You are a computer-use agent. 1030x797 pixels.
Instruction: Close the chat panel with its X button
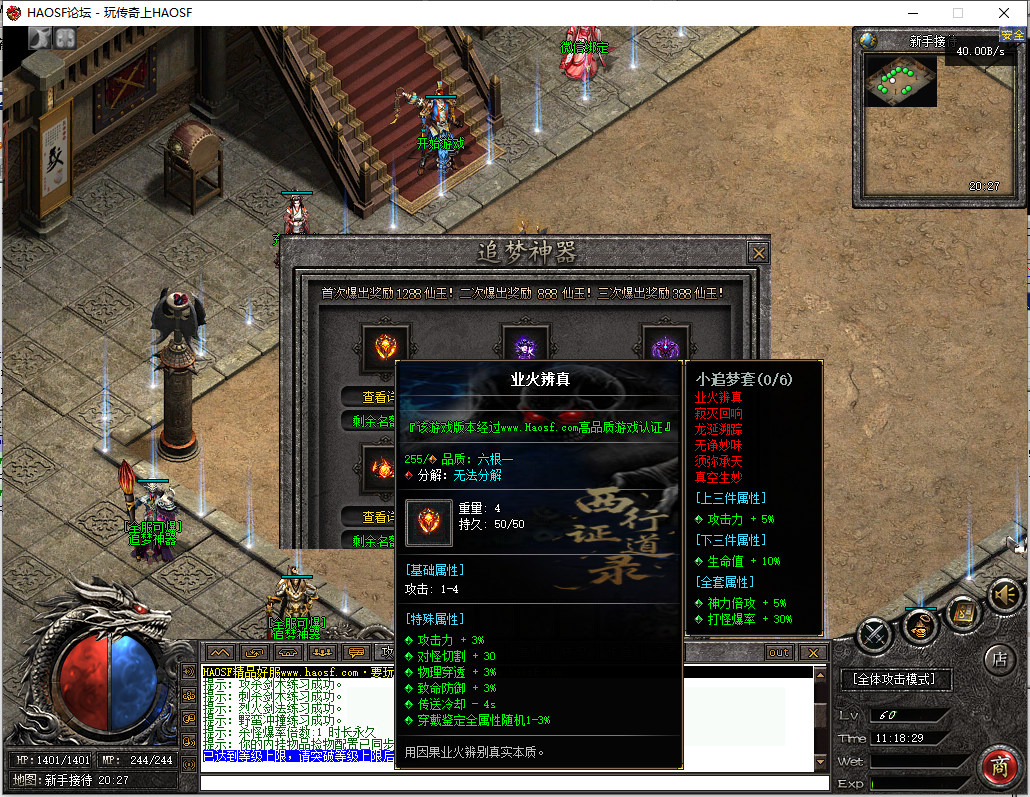point(813,653)
